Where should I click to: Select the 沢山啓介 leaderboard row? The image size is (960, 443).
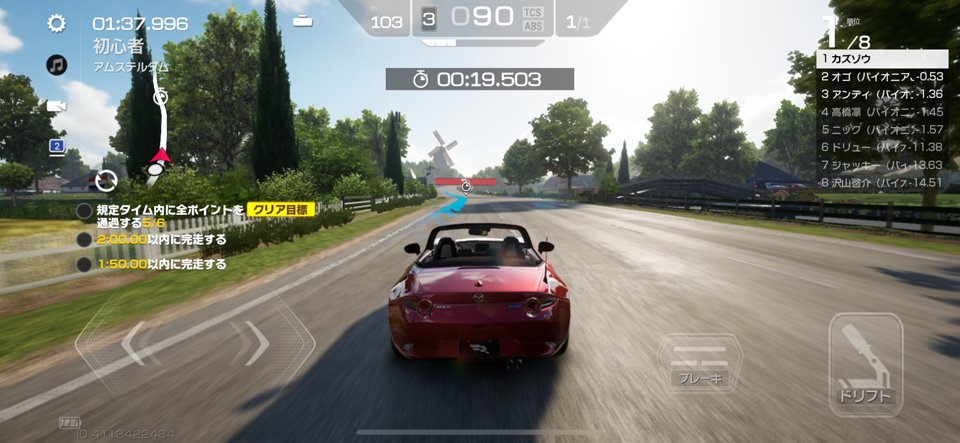click(882, 182)
